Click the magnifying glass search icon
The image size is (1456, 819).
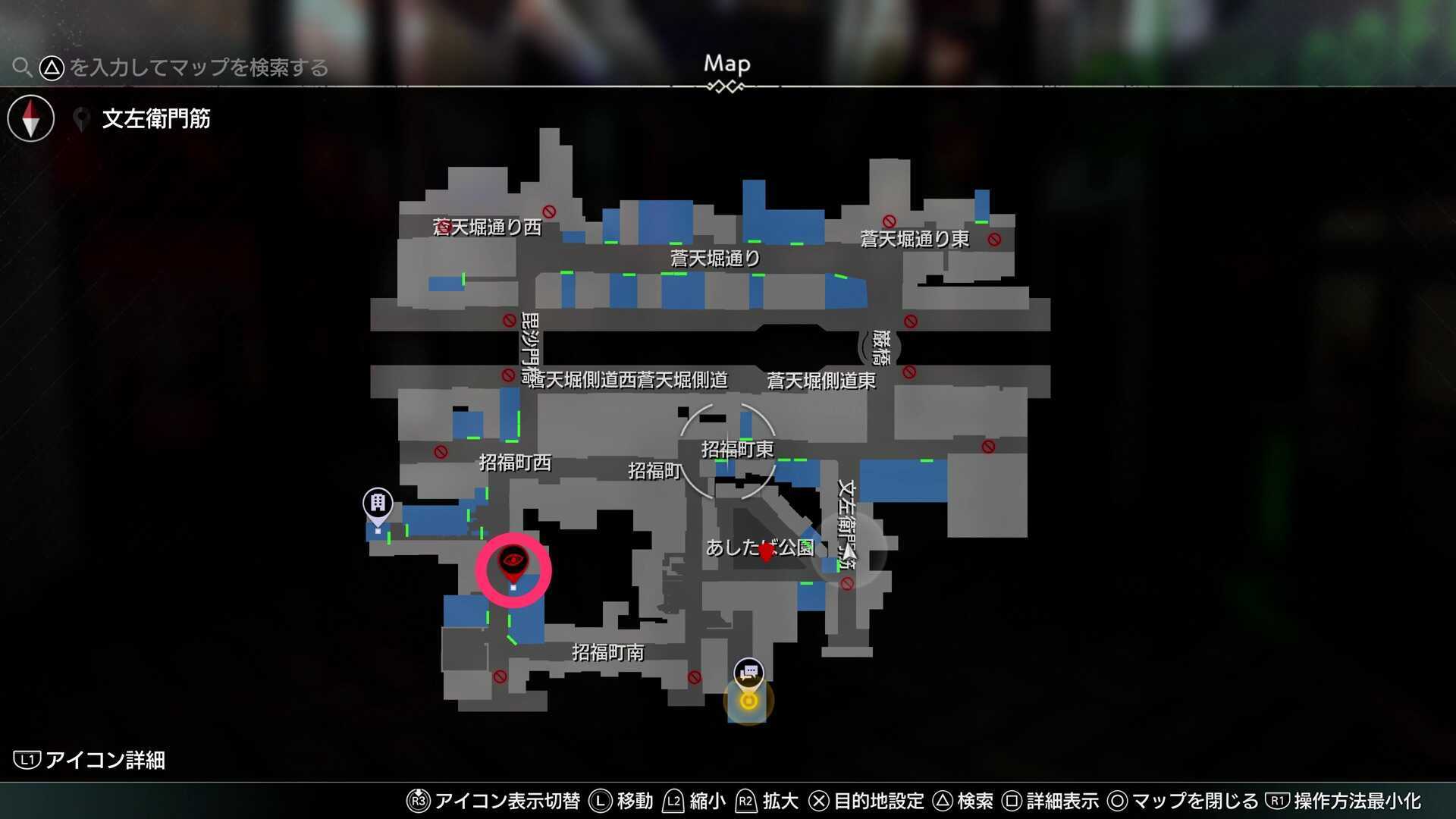tap(23, 67)
